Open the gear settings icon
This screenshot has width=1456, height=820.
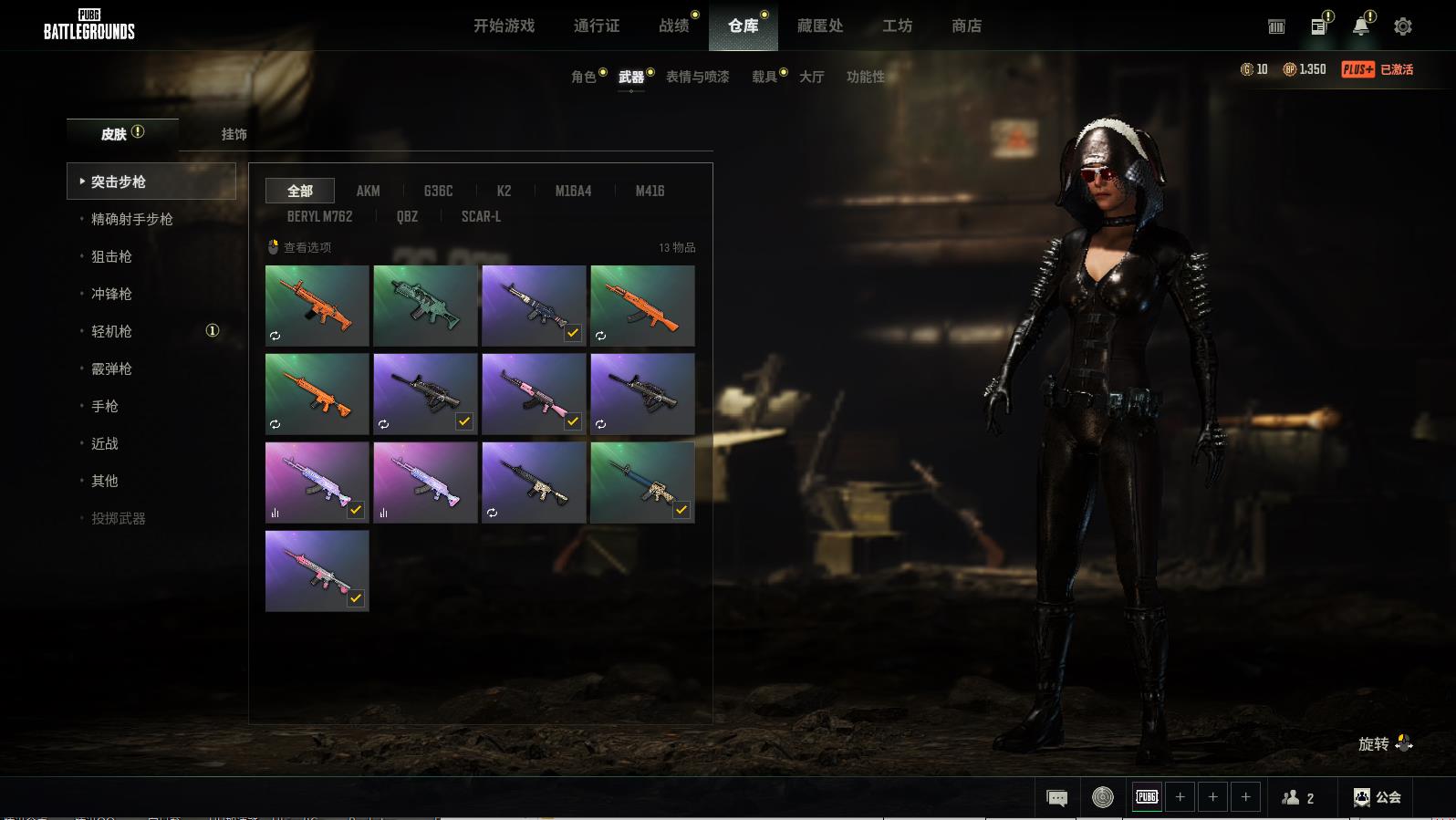1402,26
